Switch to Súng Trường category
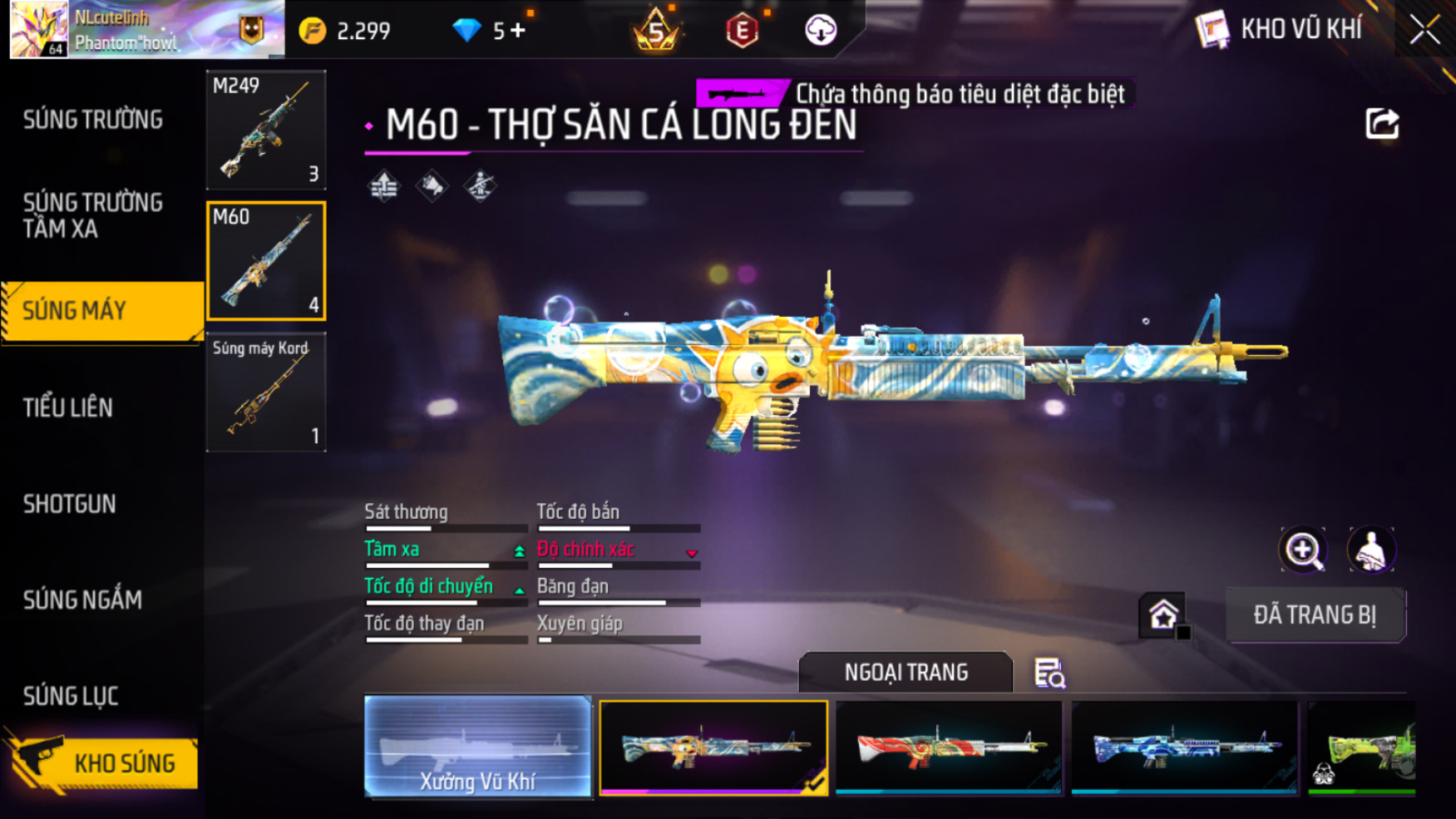The width and height of the screenshot is (1456, 819). coord(93,120)
